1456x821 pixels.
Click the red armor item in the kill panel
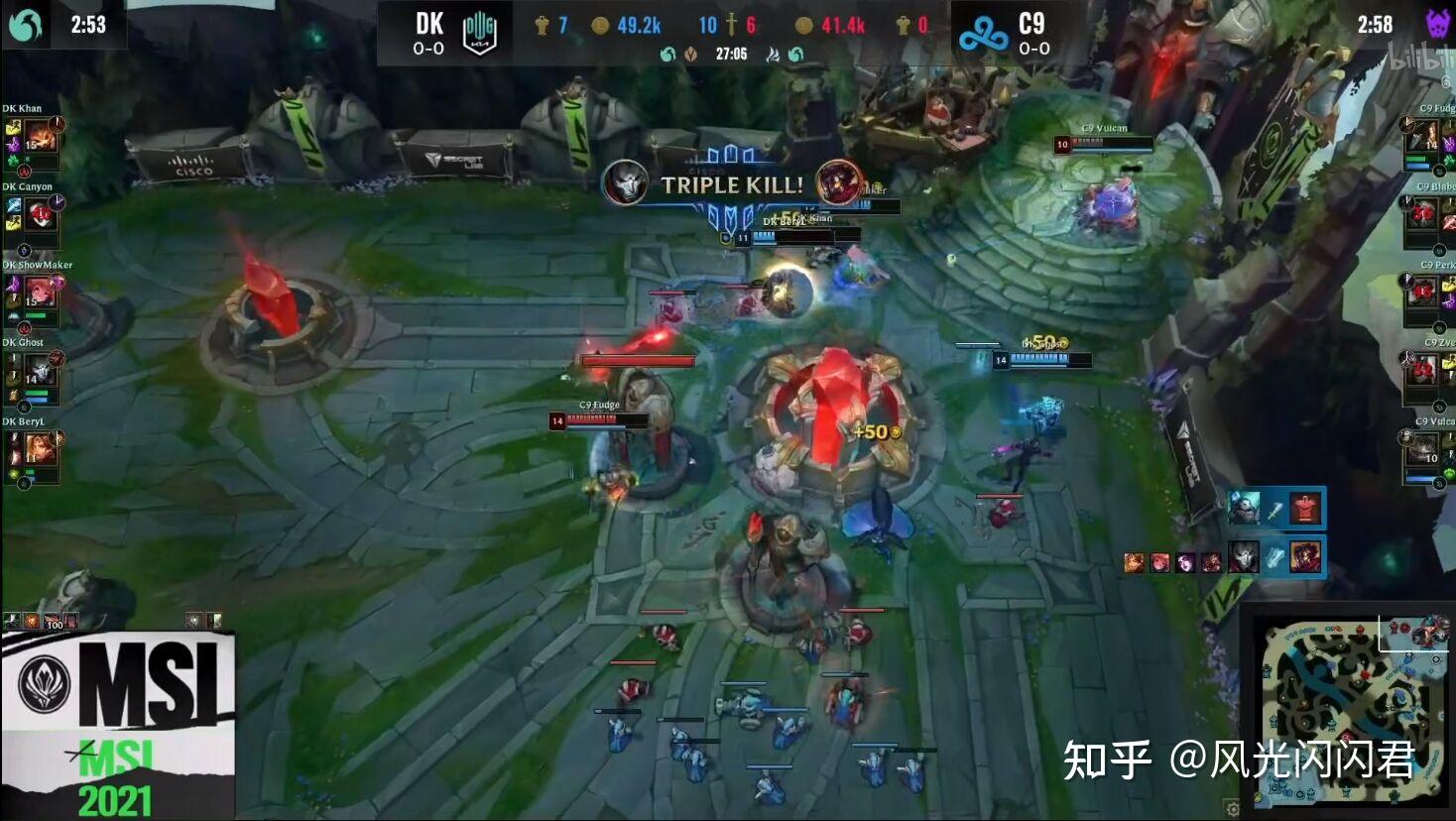1305,507
